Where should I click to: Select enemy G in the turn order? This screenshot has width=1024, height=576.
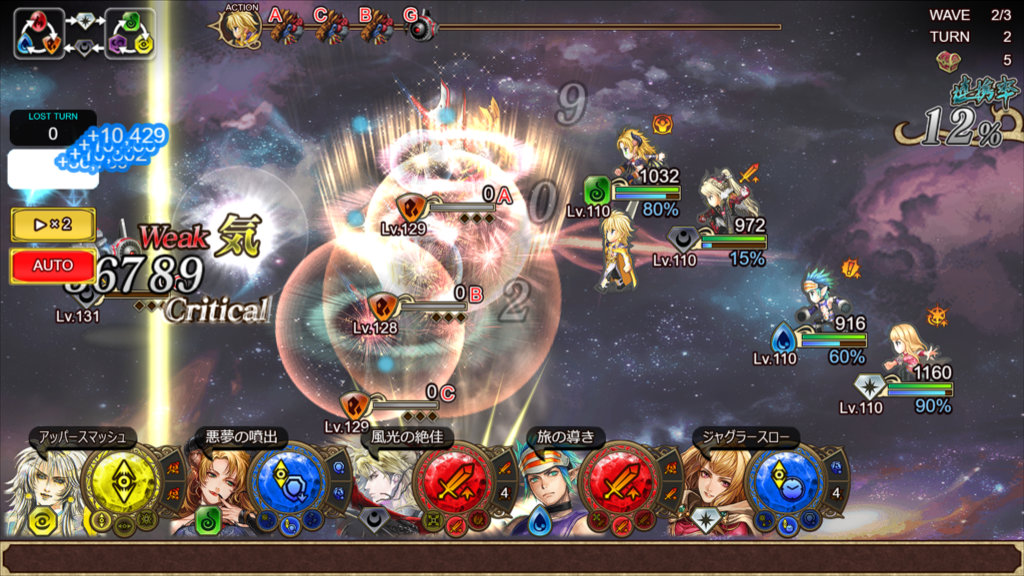(x=420, y=27)
